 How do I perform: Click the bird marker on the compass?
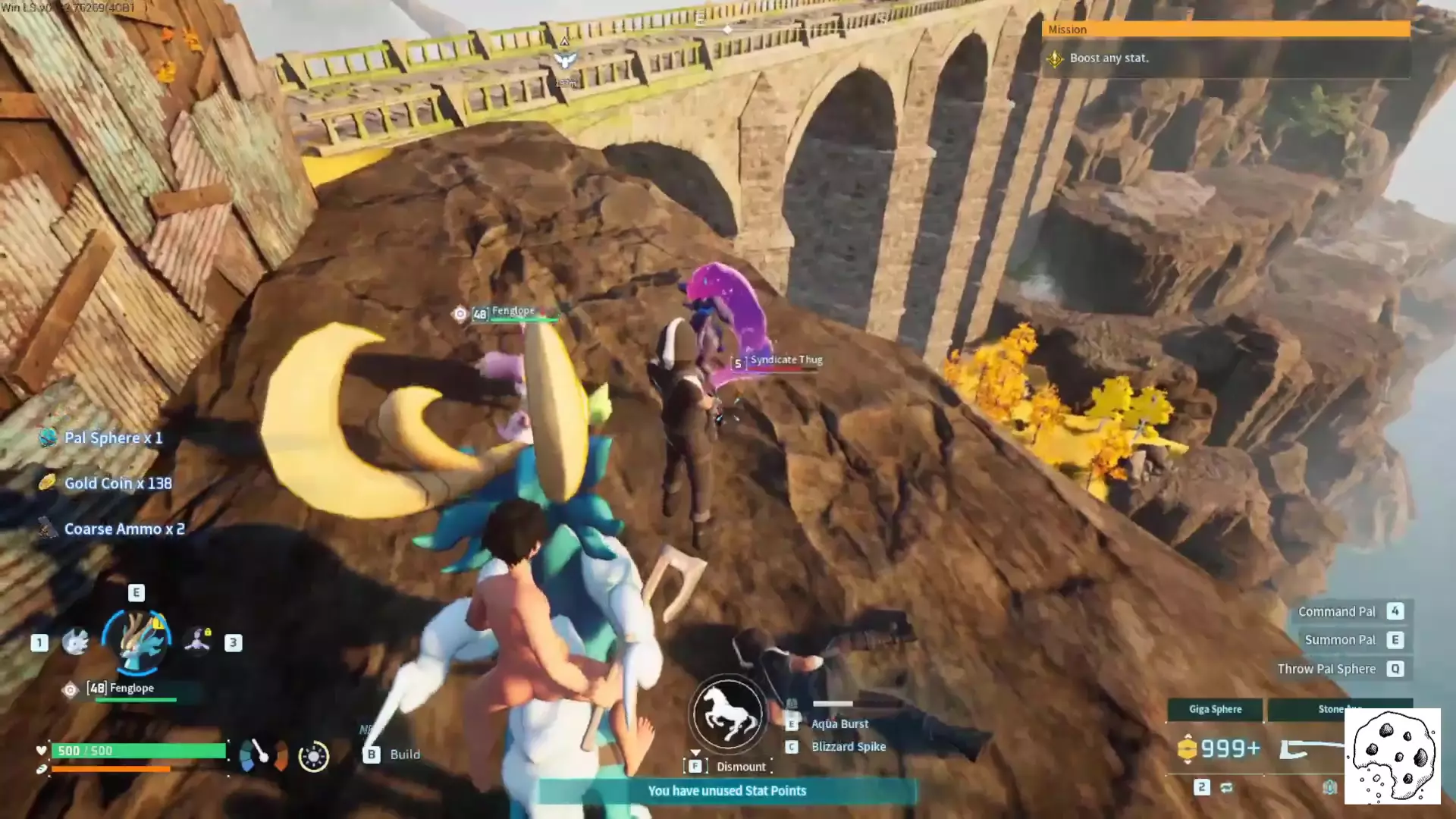[565, 61]
